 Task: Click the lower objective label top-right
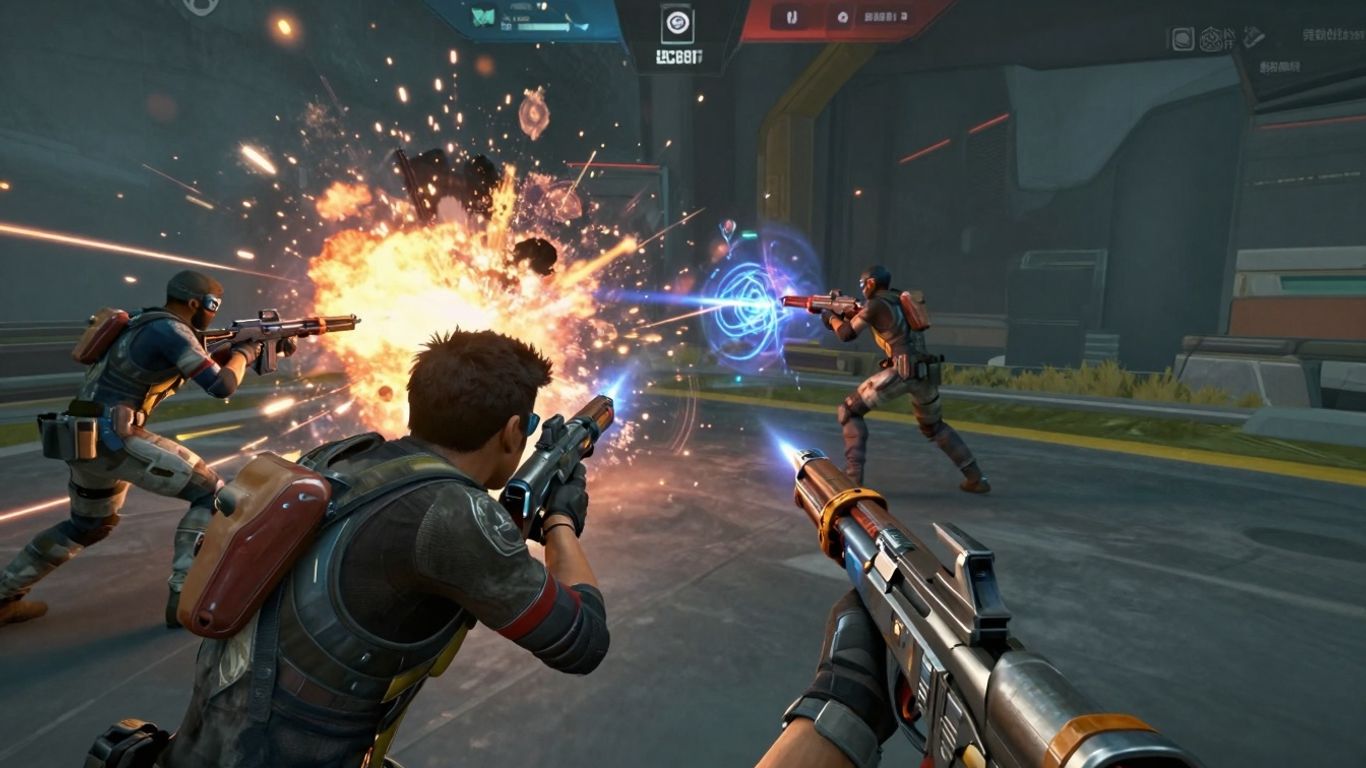(1281, 66)
